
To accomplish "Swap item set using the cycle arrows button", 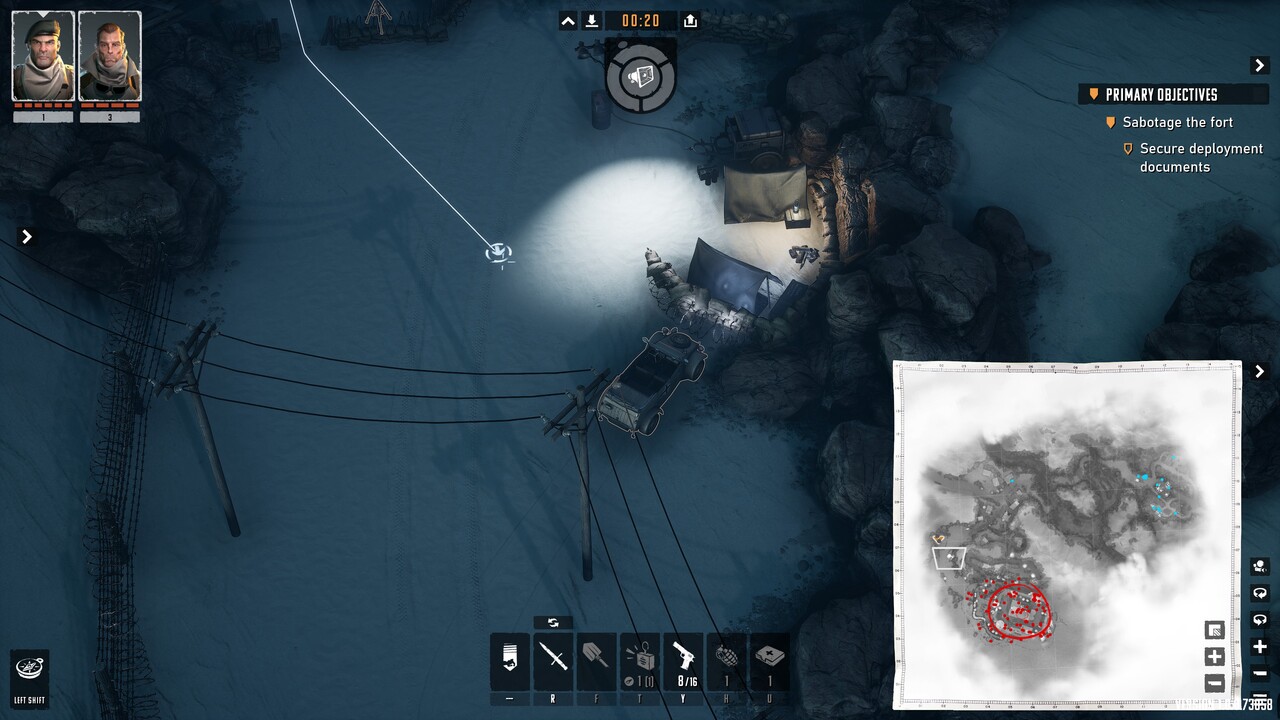I will (553, 623).
